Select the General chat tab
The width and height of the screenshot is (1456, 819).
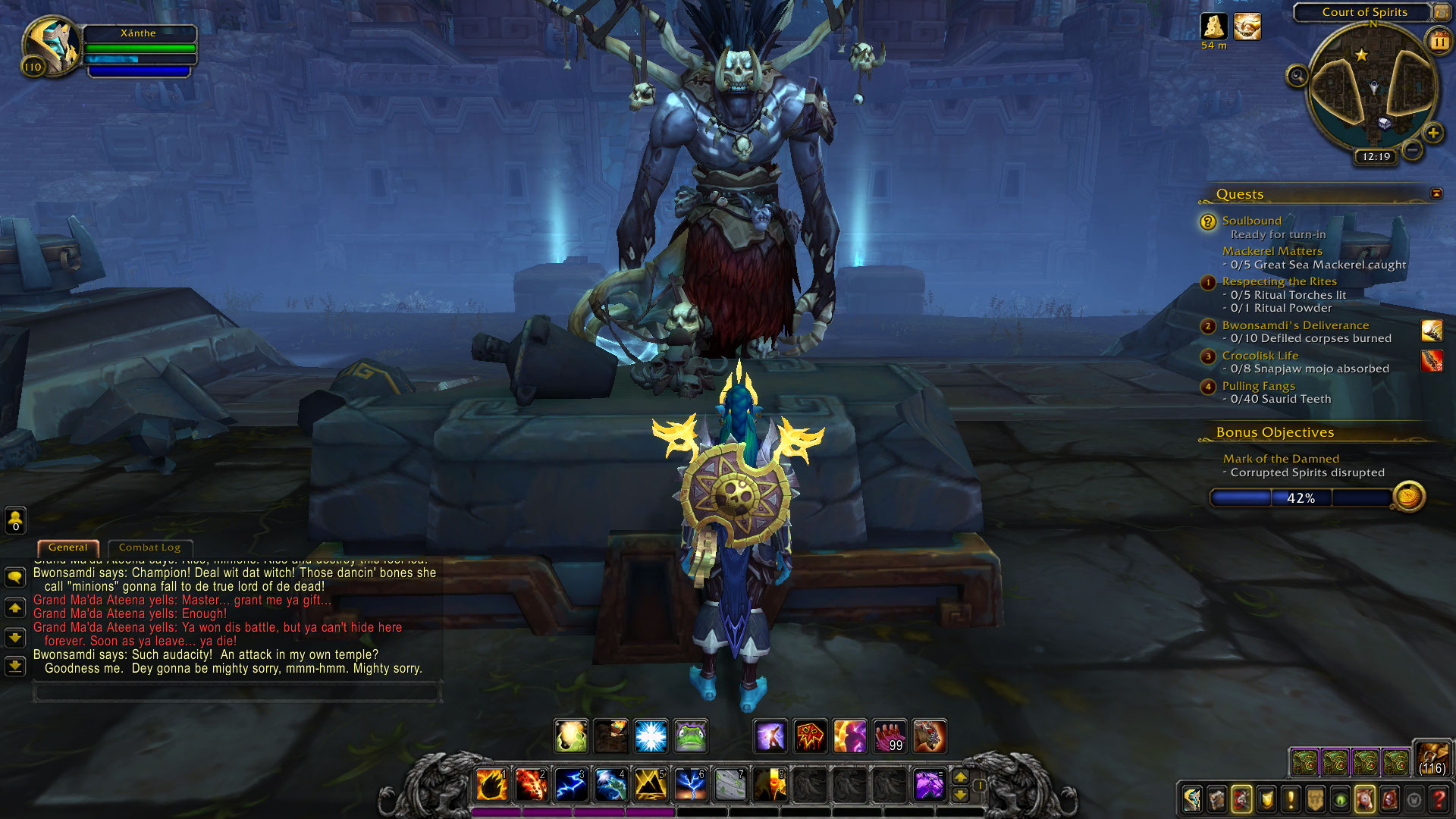[67, 548]
